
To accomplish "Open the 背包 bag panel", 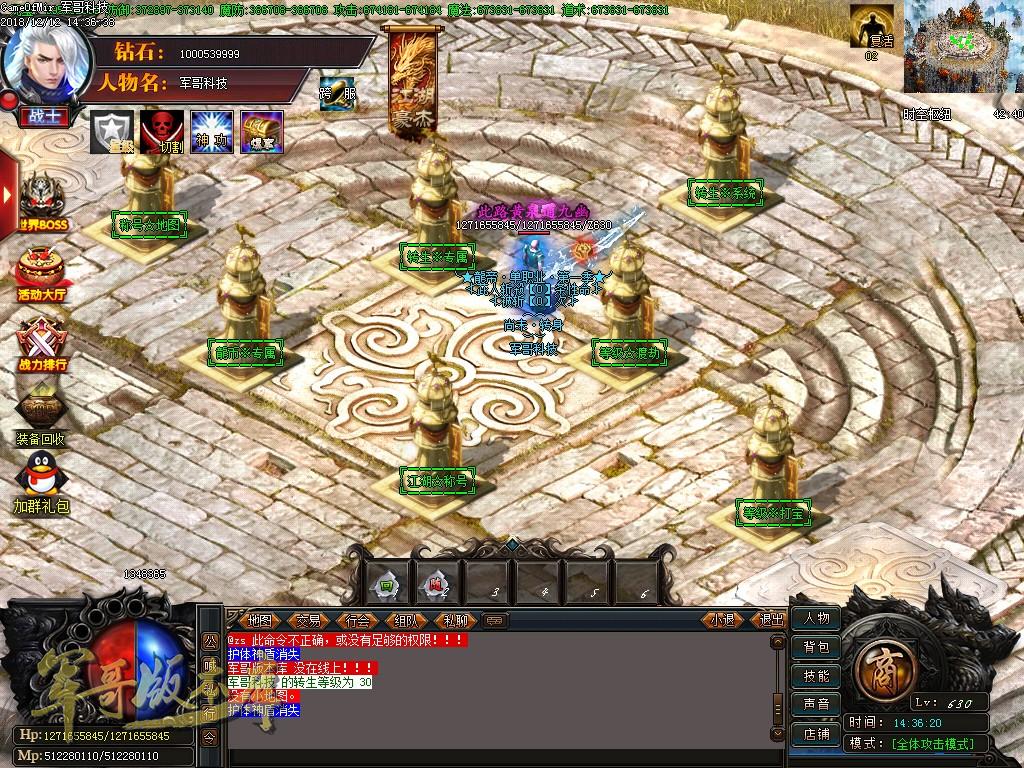I will coord(816,647).
